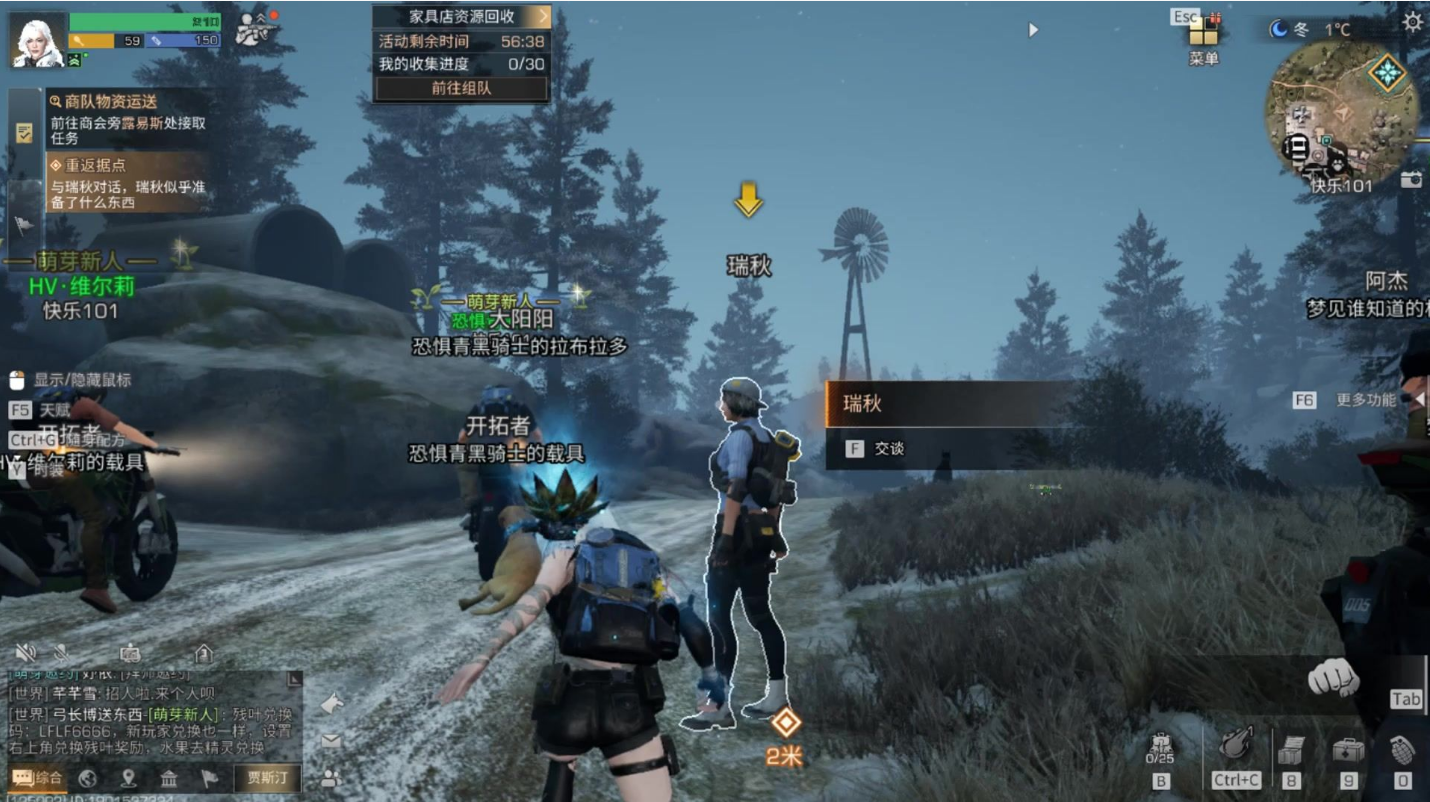Choose the 交谈 dialogue option
Viewport: 1430px width, 802px height.
888,449
